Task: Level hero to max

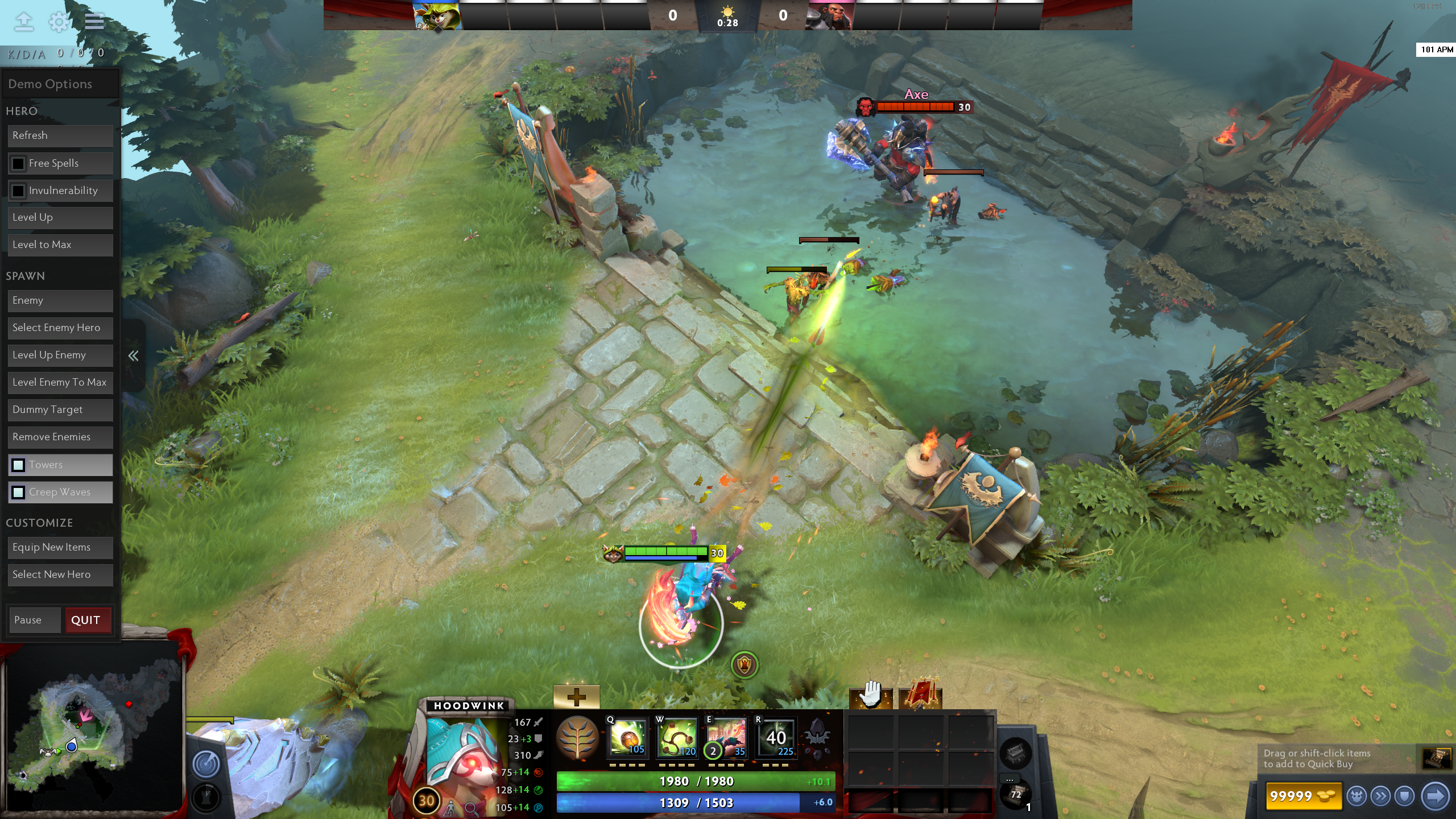Action: click(x=60, y=245)
